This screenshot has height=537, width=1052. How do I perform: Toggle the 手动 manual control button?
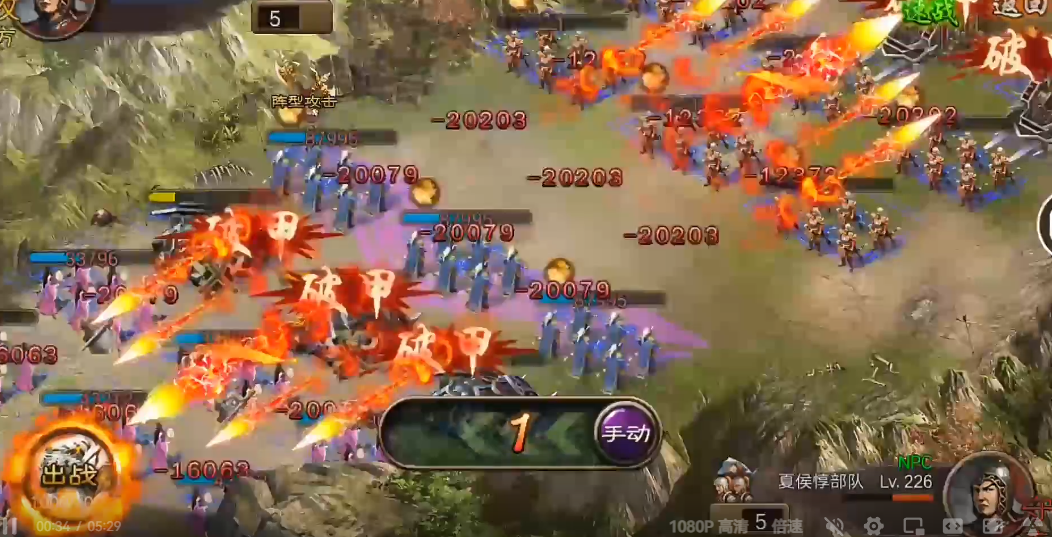(625, 433)
